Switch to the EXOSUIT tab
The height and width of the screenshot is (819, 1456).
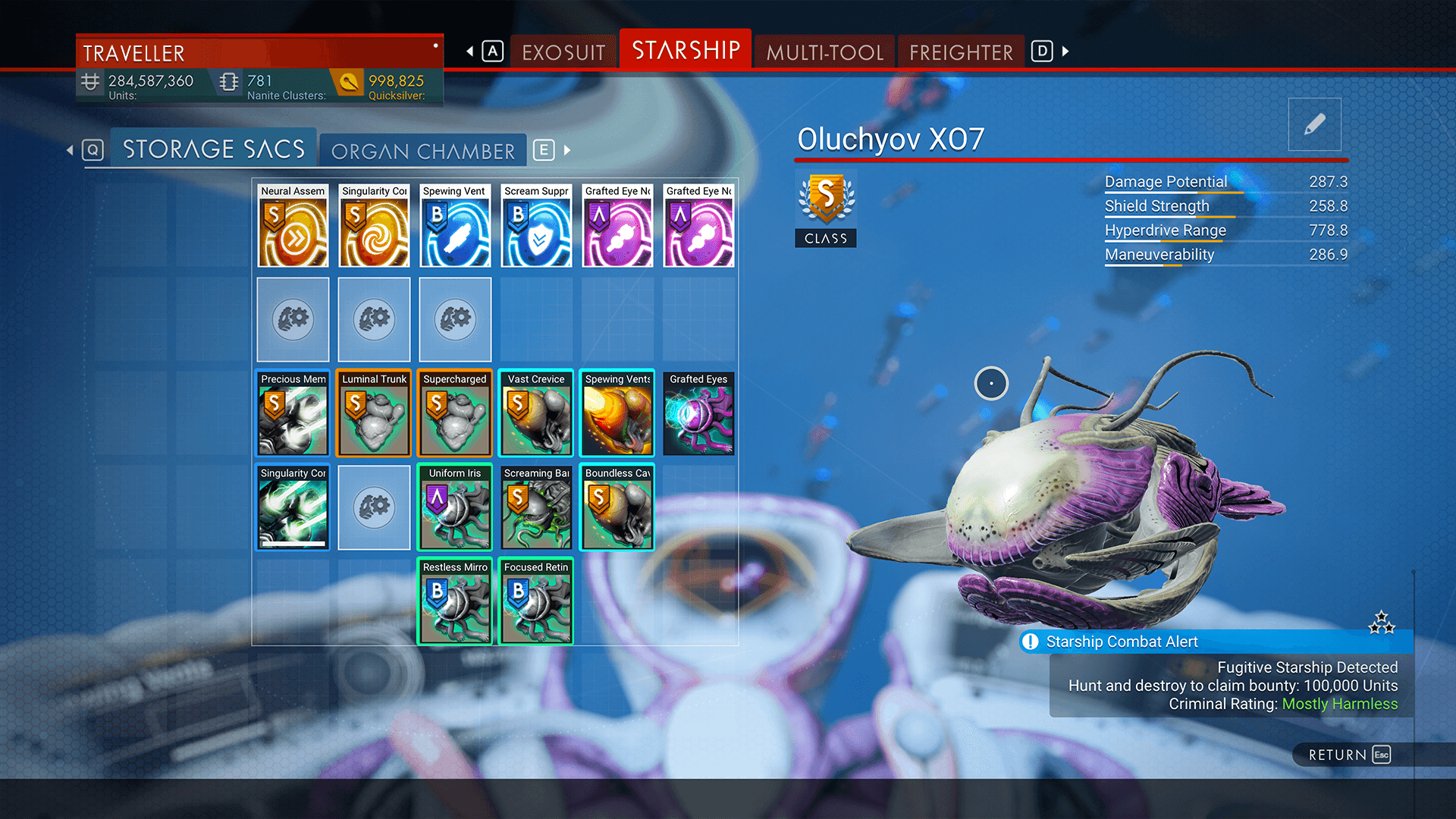click(x=563, y=52)
